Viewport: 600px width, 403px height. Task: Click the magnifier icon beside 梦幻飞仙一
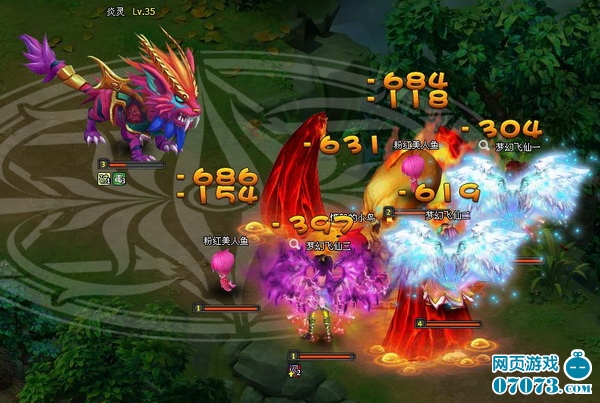click(483, 145)
